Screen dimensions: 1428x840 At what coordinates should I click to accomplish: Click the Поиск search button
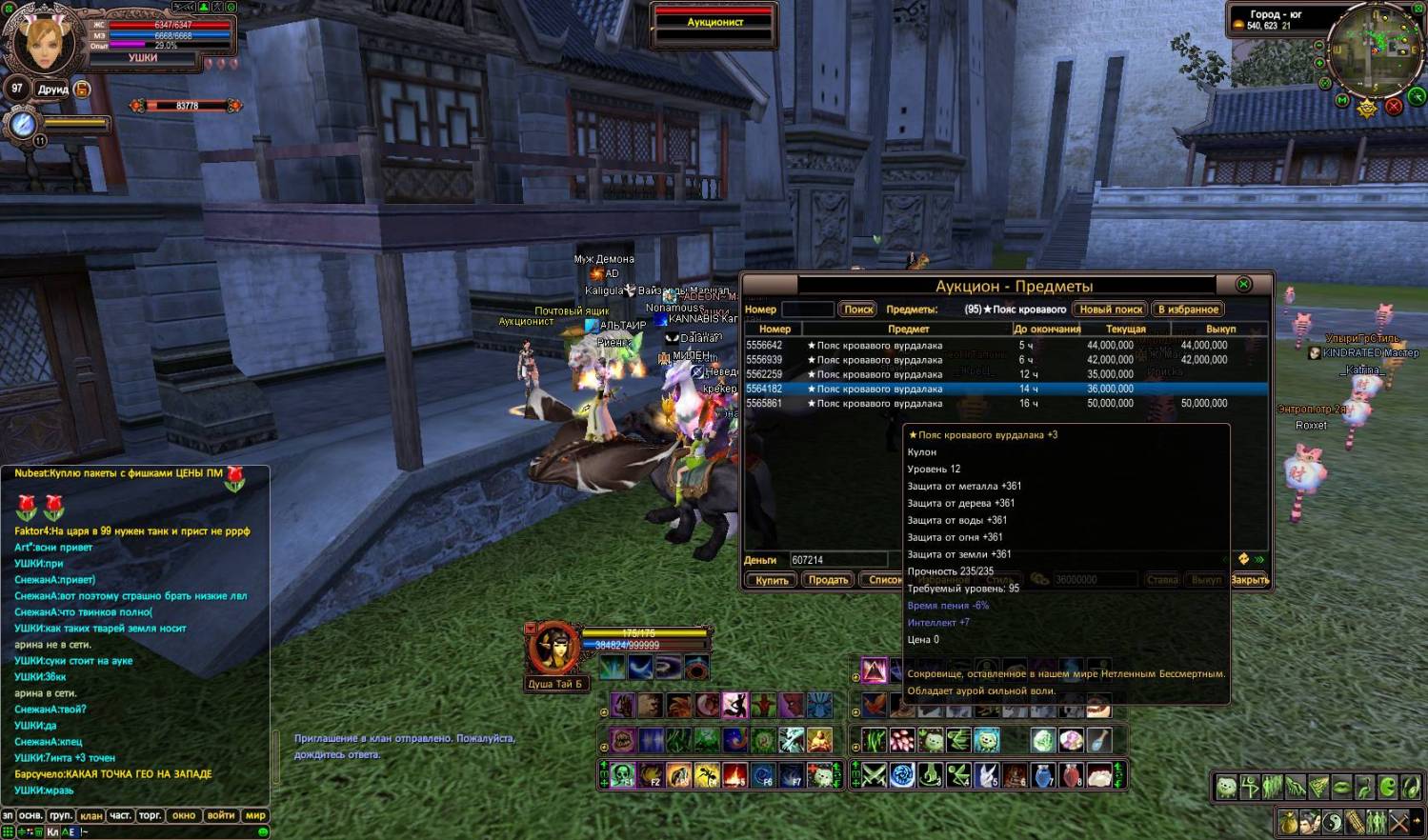(858, 310)
